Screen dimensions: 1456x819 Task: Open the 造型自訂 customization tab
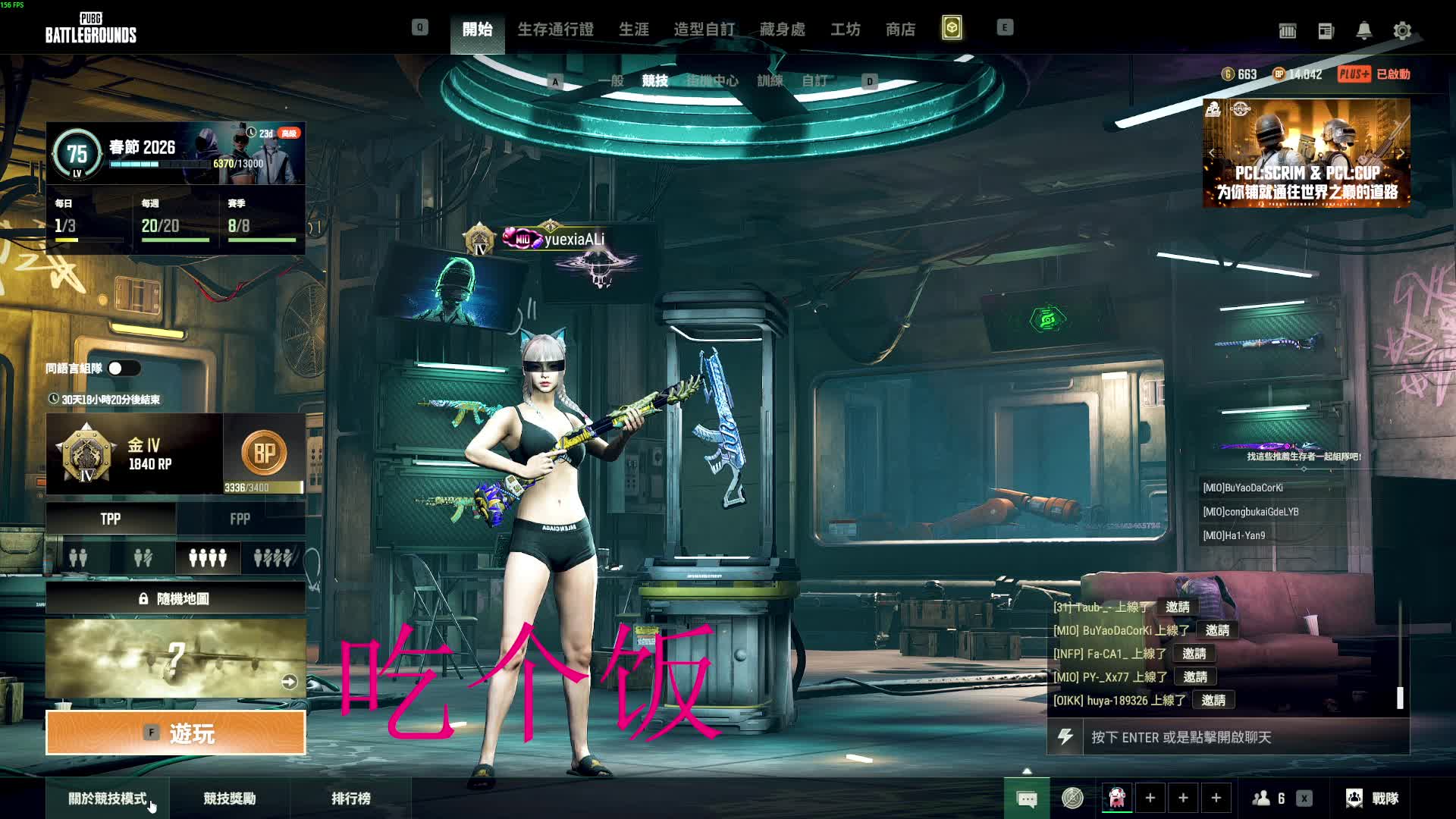tap(704, 30)
